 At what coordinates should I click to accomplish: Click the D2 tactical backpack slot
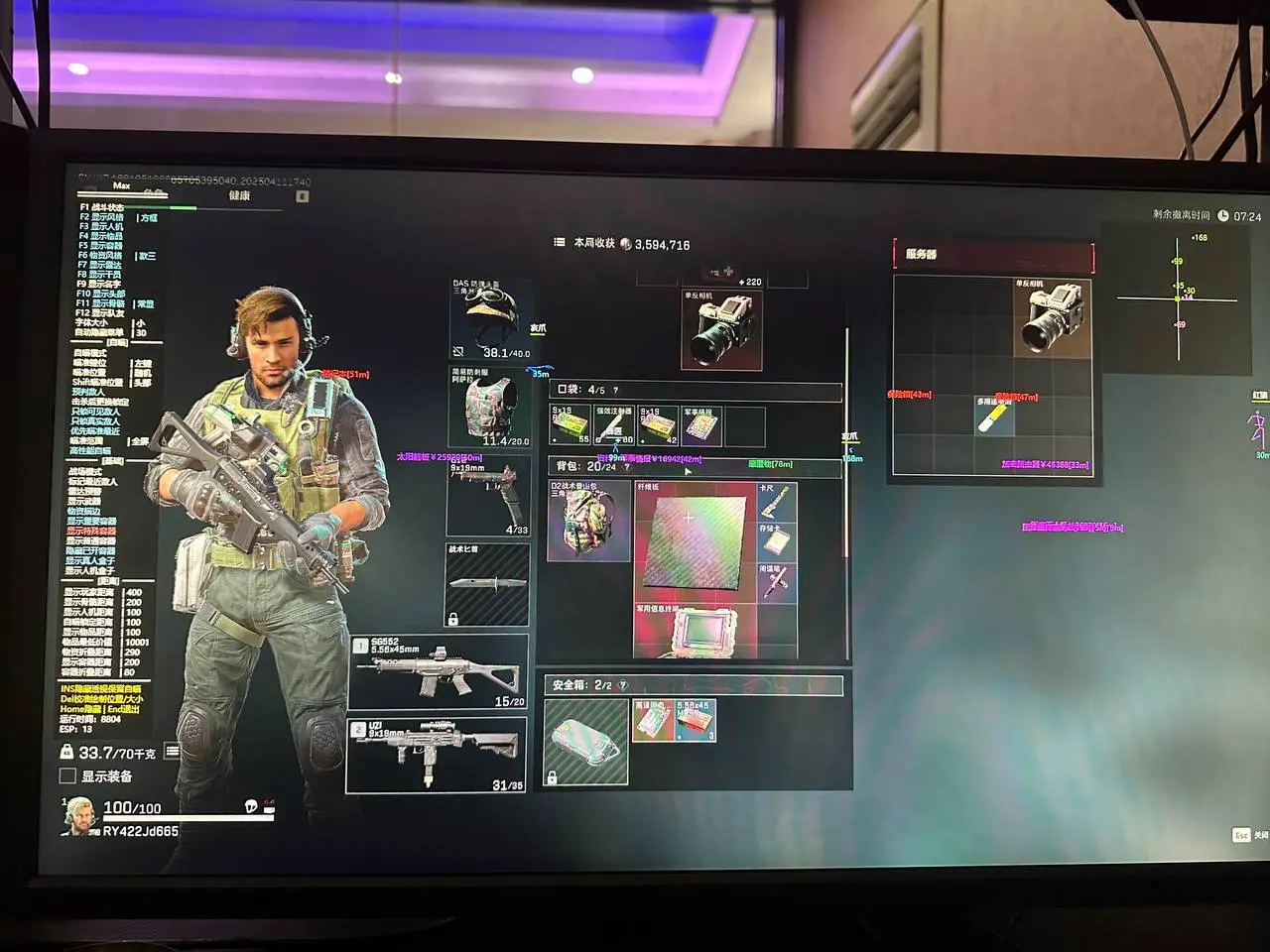click(x=589, y=521)
